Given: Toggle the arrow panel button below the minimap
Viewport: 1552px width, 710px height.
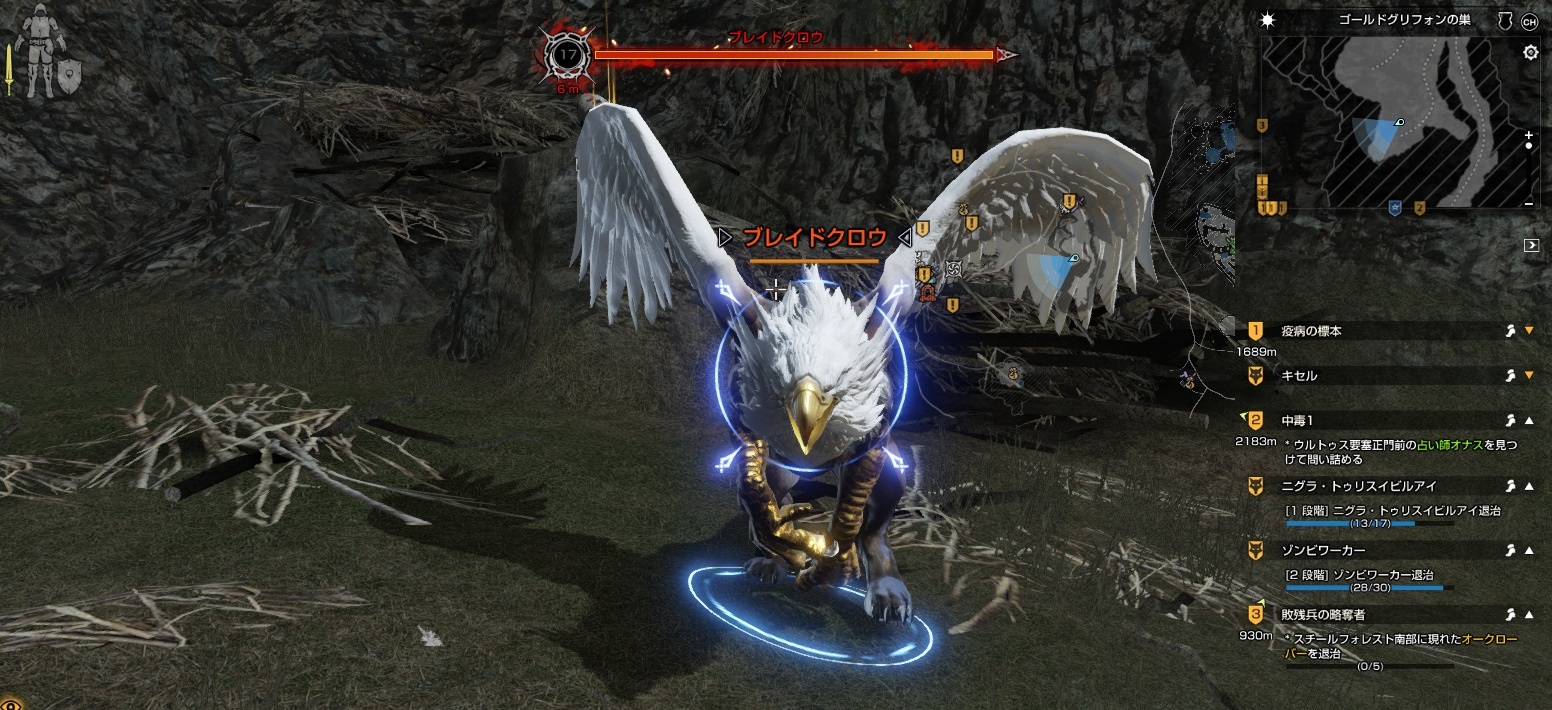Looking at the screenshot, I should [1531, 245].
